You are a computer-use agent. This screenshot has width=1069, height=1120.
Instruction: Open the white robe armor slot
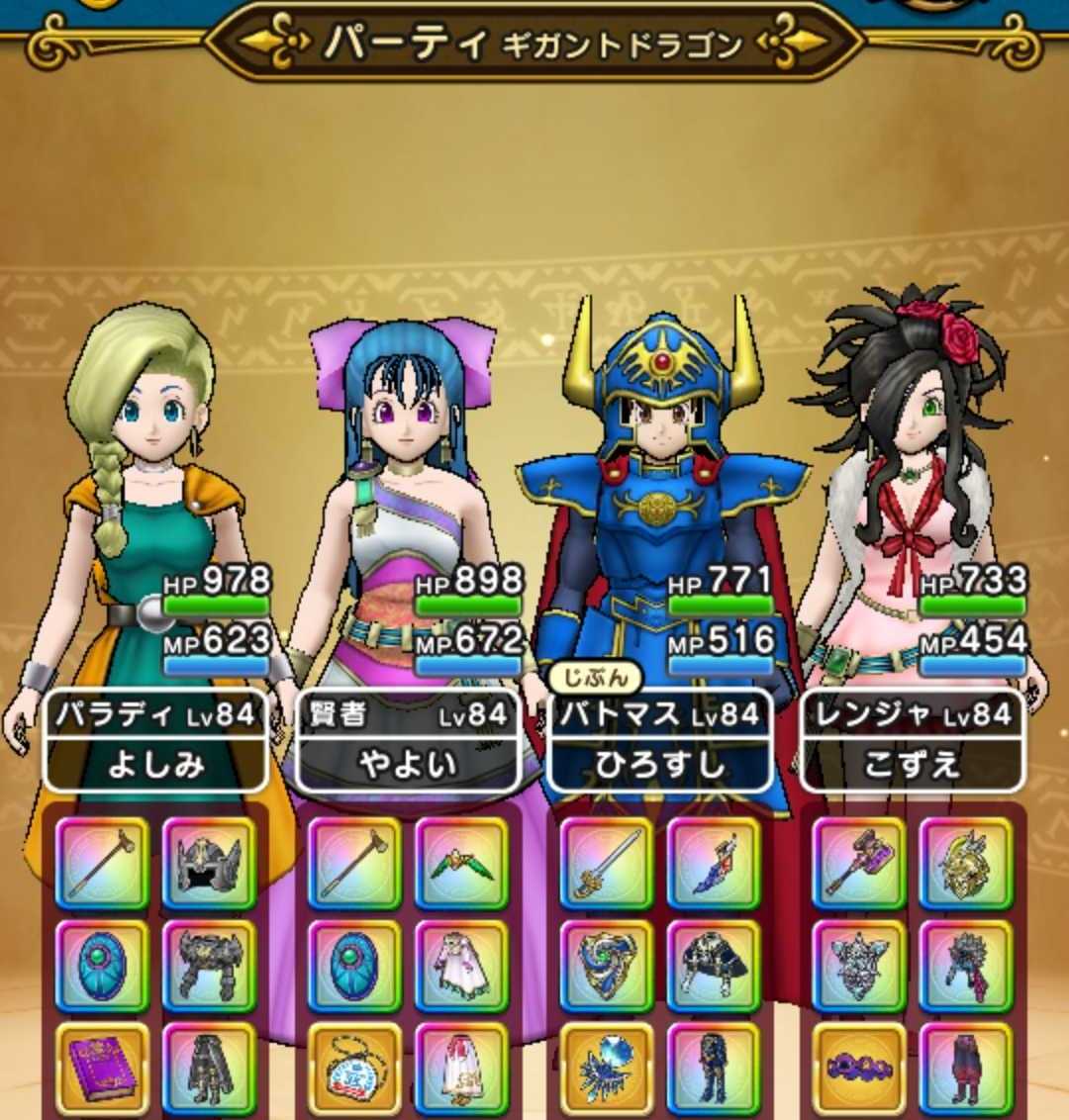[461, 967]
